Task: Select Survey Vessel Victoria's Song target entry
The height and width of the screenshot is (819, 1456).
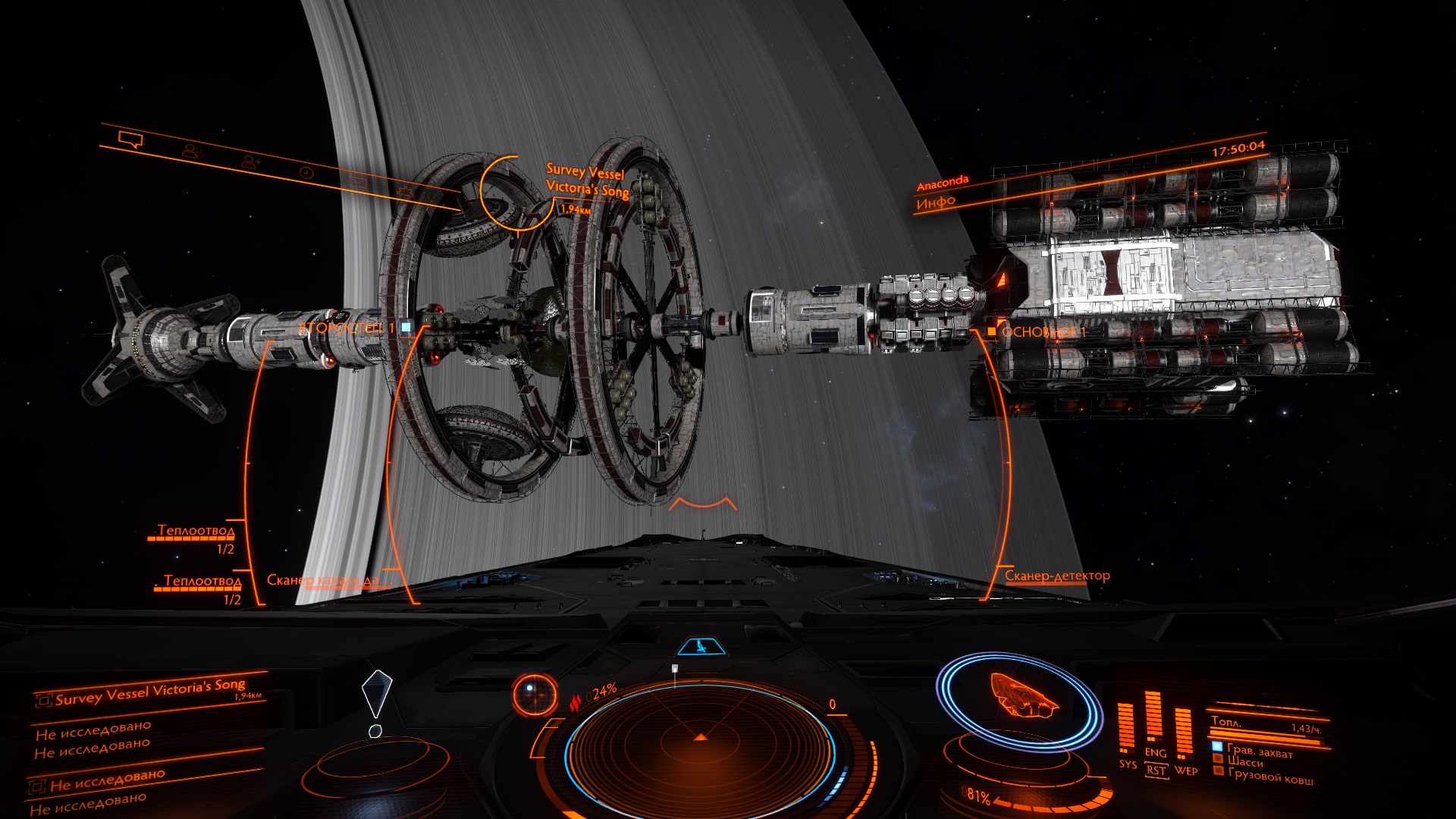Action: 150,692
